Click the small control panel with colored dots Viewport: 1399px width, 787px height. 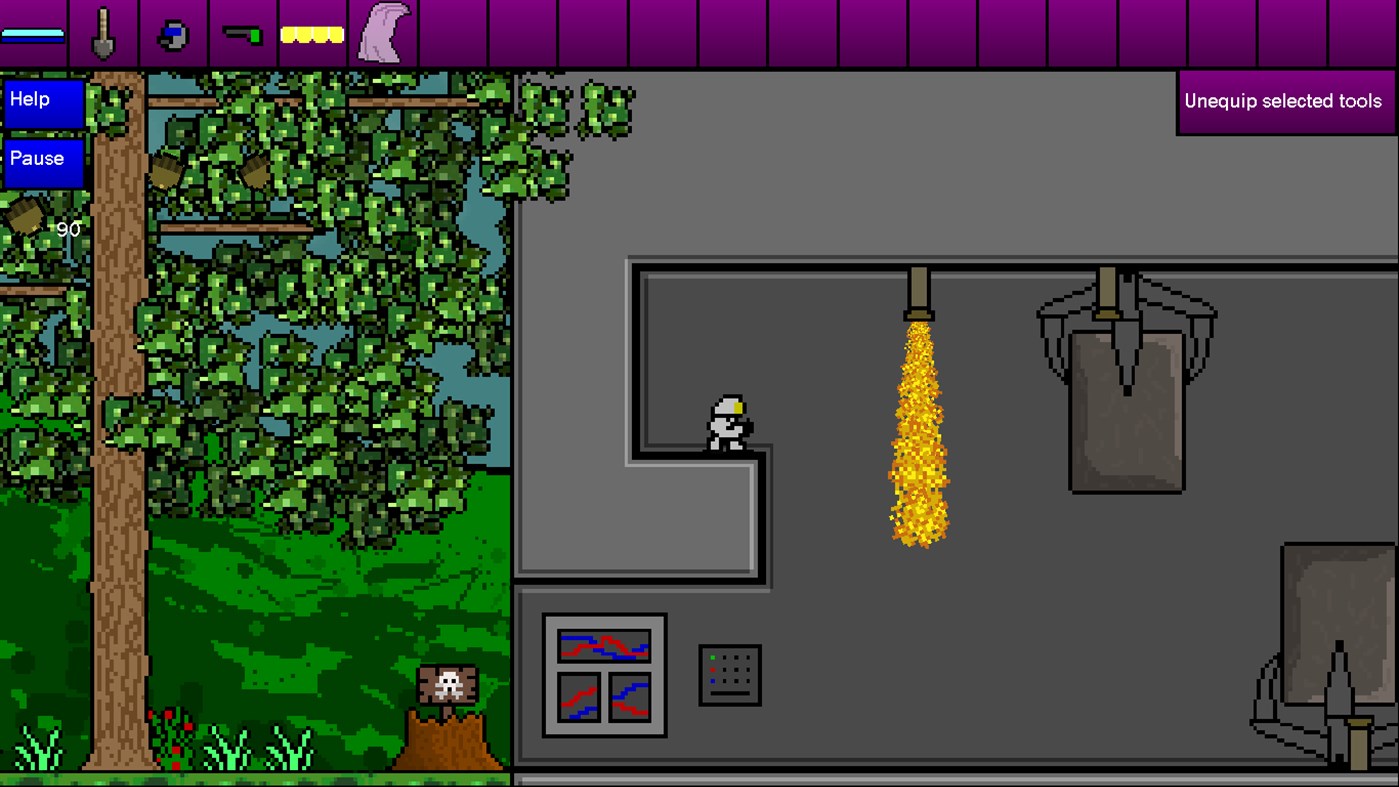pos(730,674)
